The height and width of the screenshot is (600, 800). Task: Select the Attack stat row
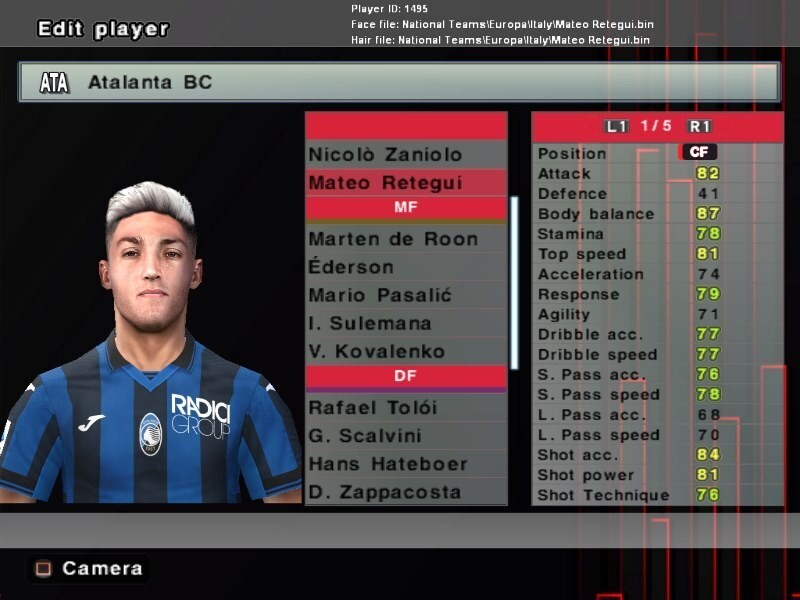[x=656, y=173]
